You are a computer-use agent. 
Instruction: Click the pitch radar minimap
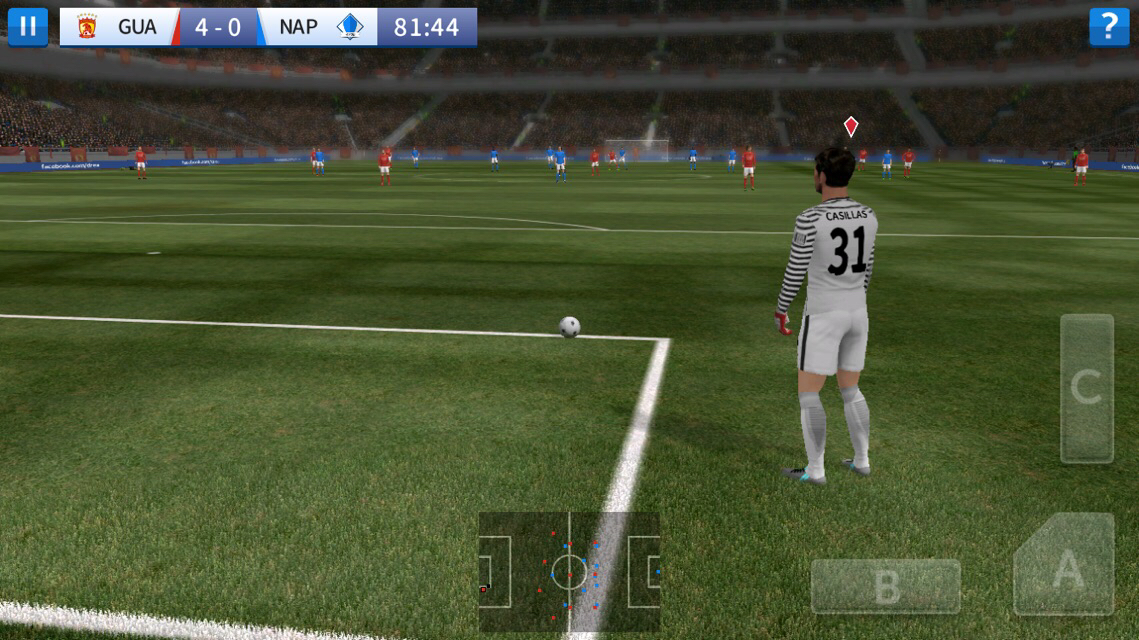(x=569, y=572)
